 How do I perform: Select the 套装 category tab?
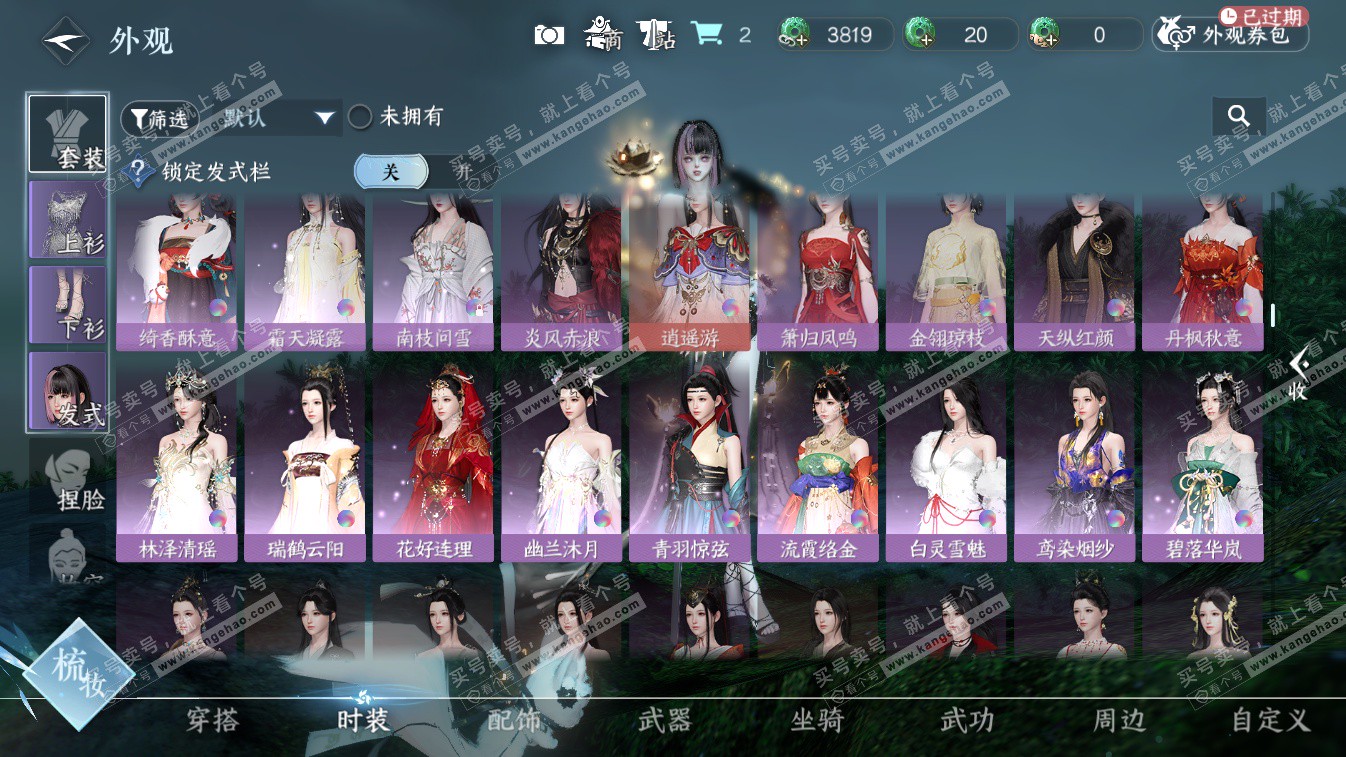[67, 134]
